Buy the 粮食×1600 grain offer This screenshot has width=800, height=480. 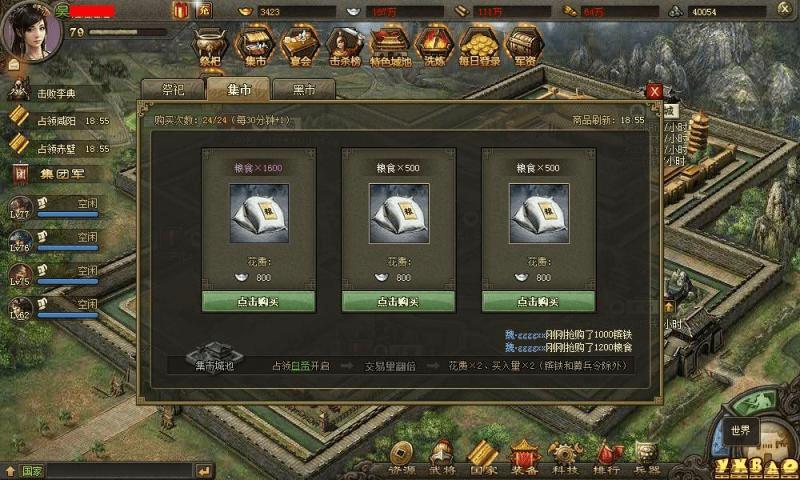[x=259, y=301]
